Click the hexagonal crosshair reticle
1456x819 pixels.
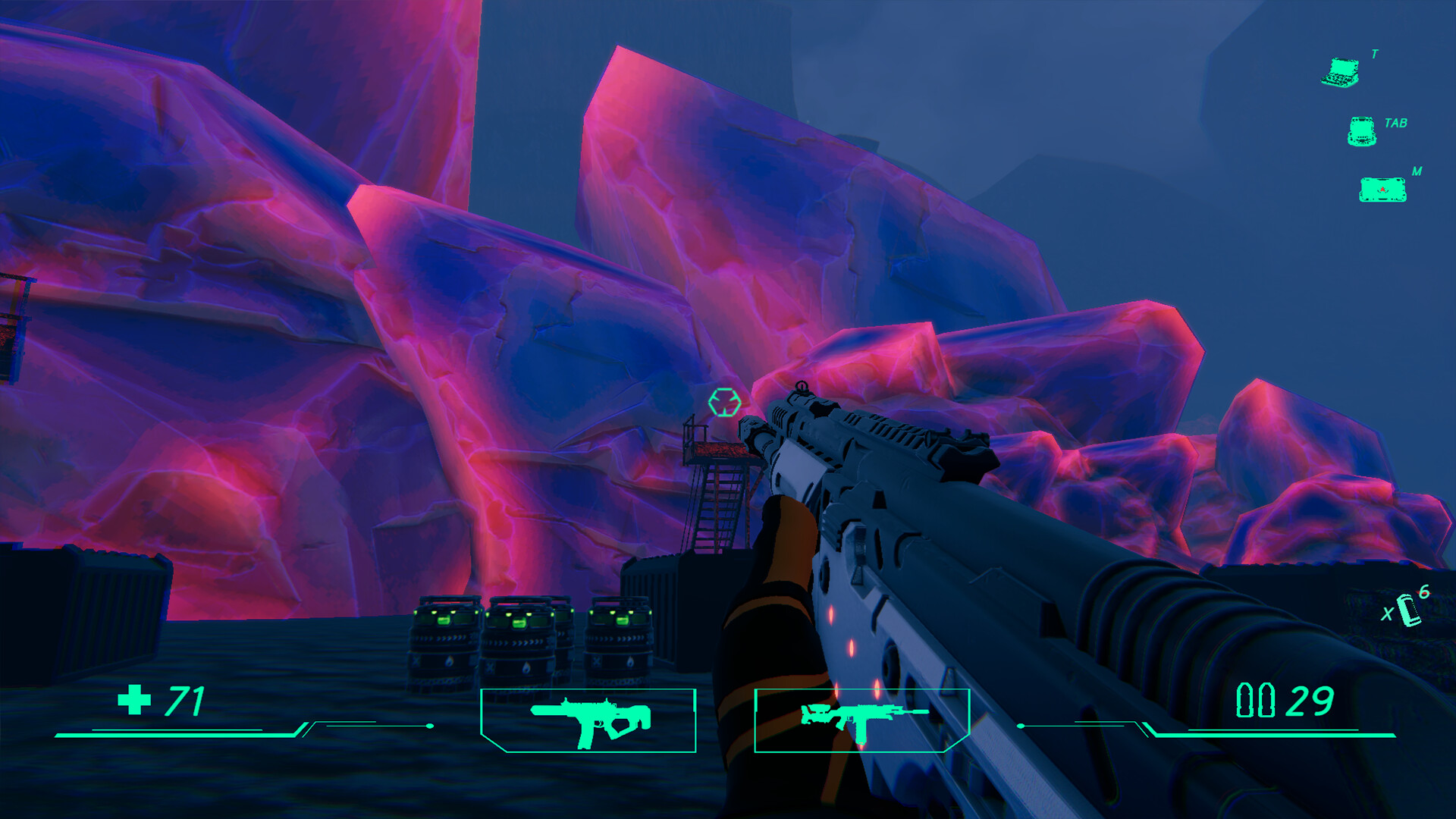(x=726, y=403)
